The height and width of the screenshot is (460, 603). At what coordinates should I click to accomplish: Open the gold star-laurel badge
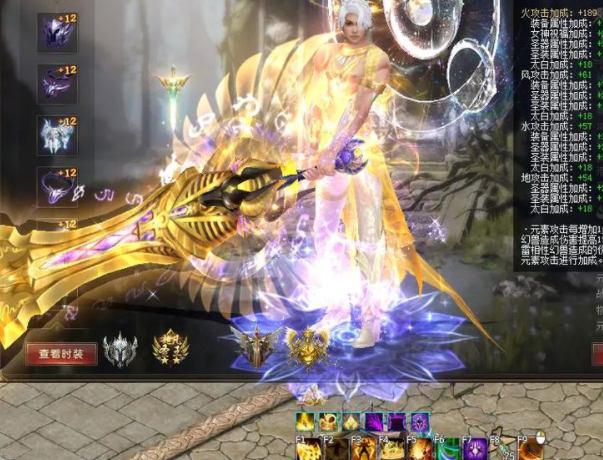(x=170, y=349)
